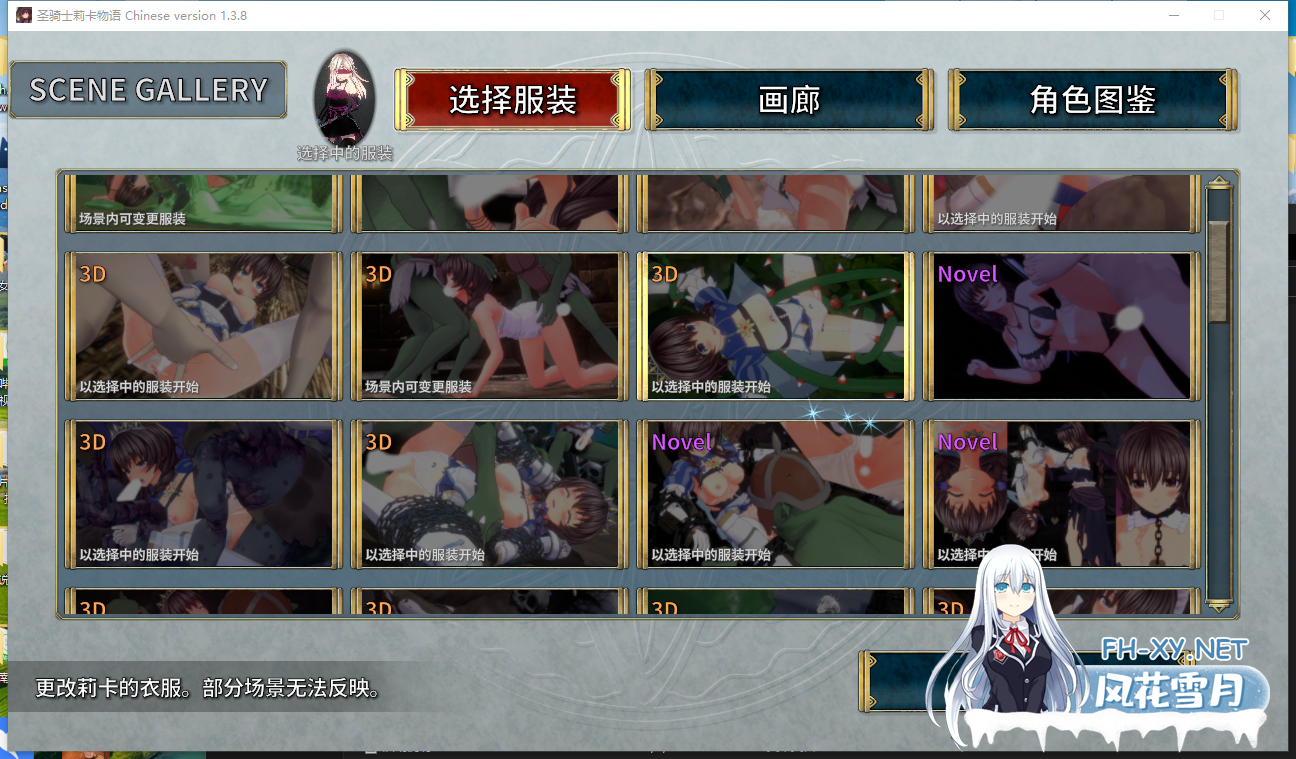
Task: Click the SCENE GALLERY header plate
Action: (147, 90)
